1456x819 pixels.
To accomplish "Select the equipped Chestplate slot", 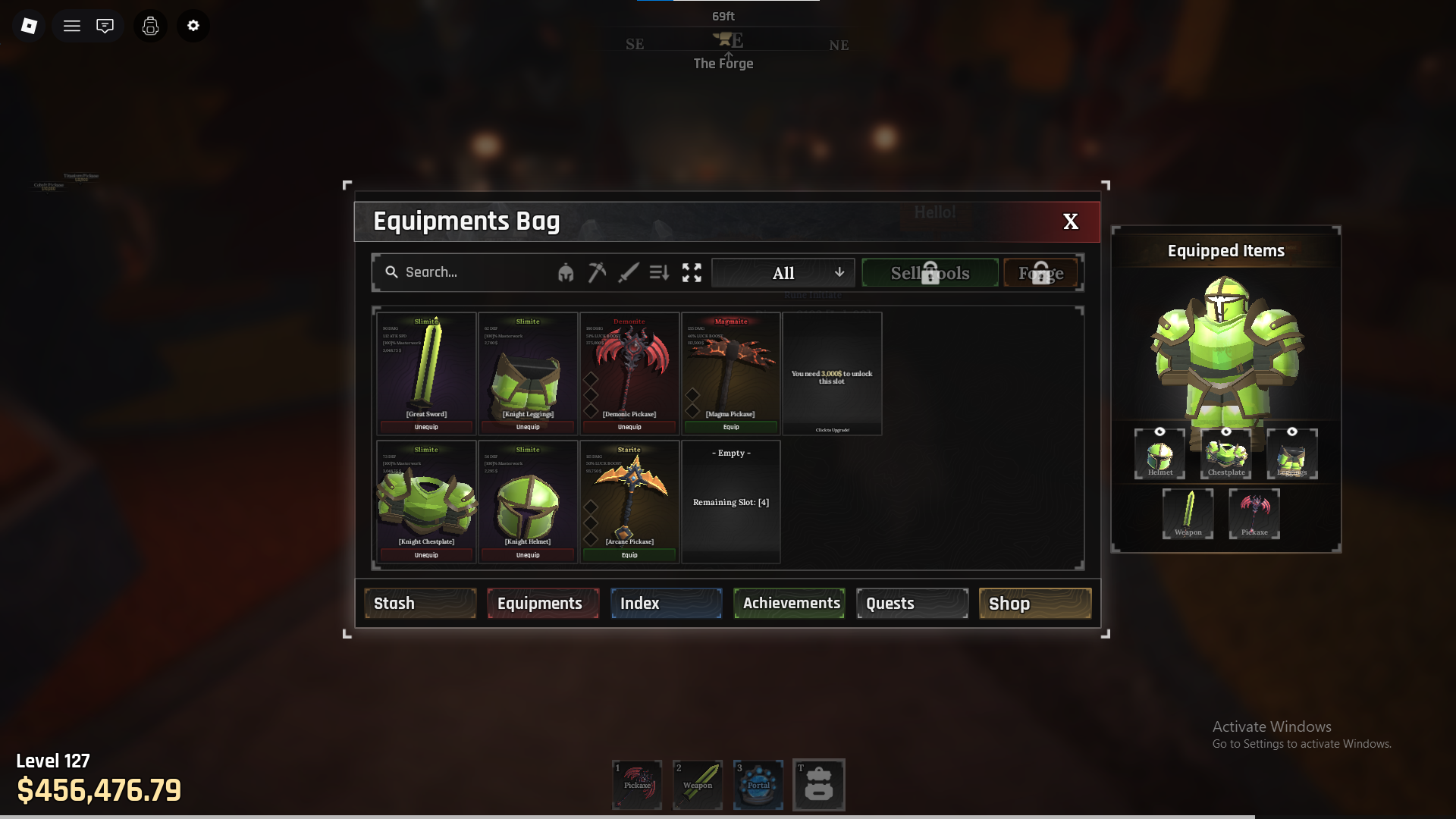I will (1226, 455).
